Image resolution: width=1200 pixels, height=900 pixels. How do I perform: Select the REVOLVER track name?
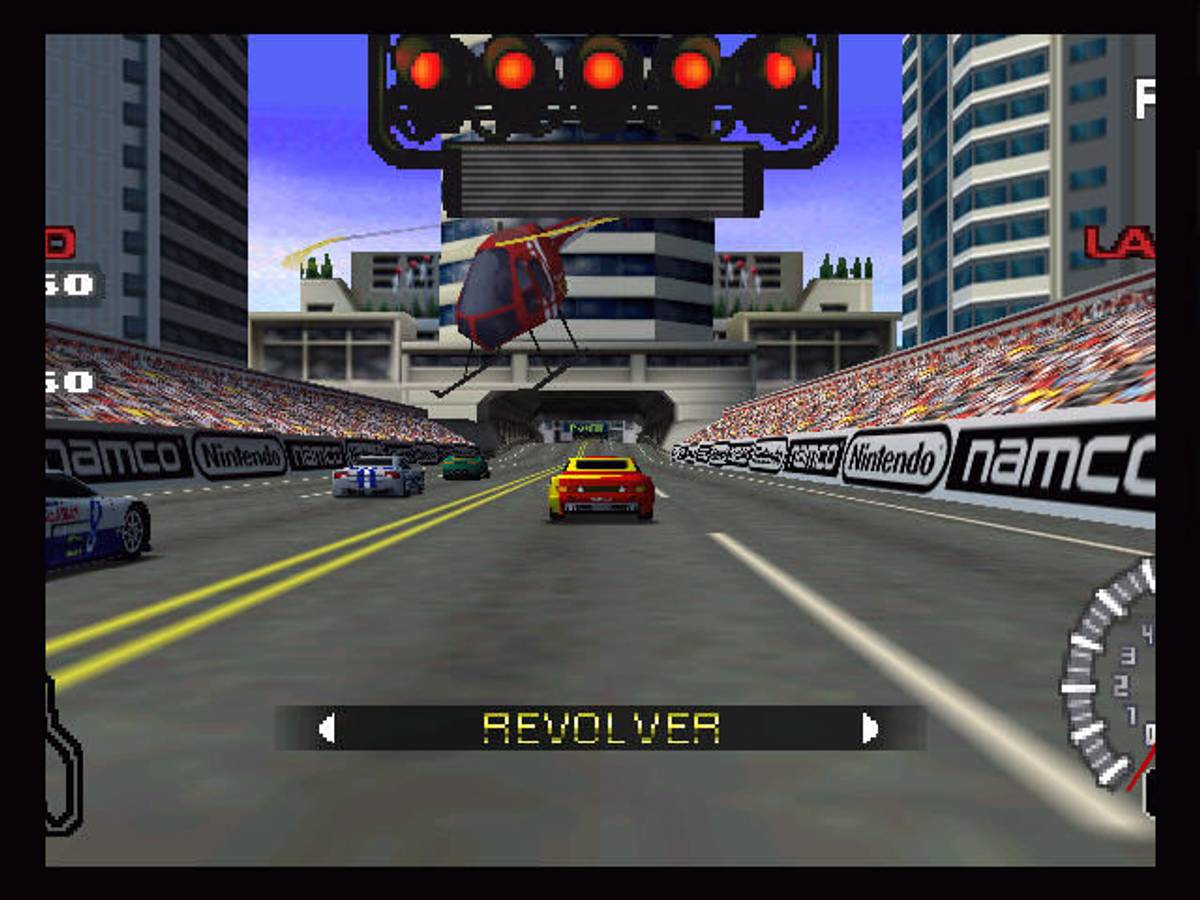click(601, 729)
